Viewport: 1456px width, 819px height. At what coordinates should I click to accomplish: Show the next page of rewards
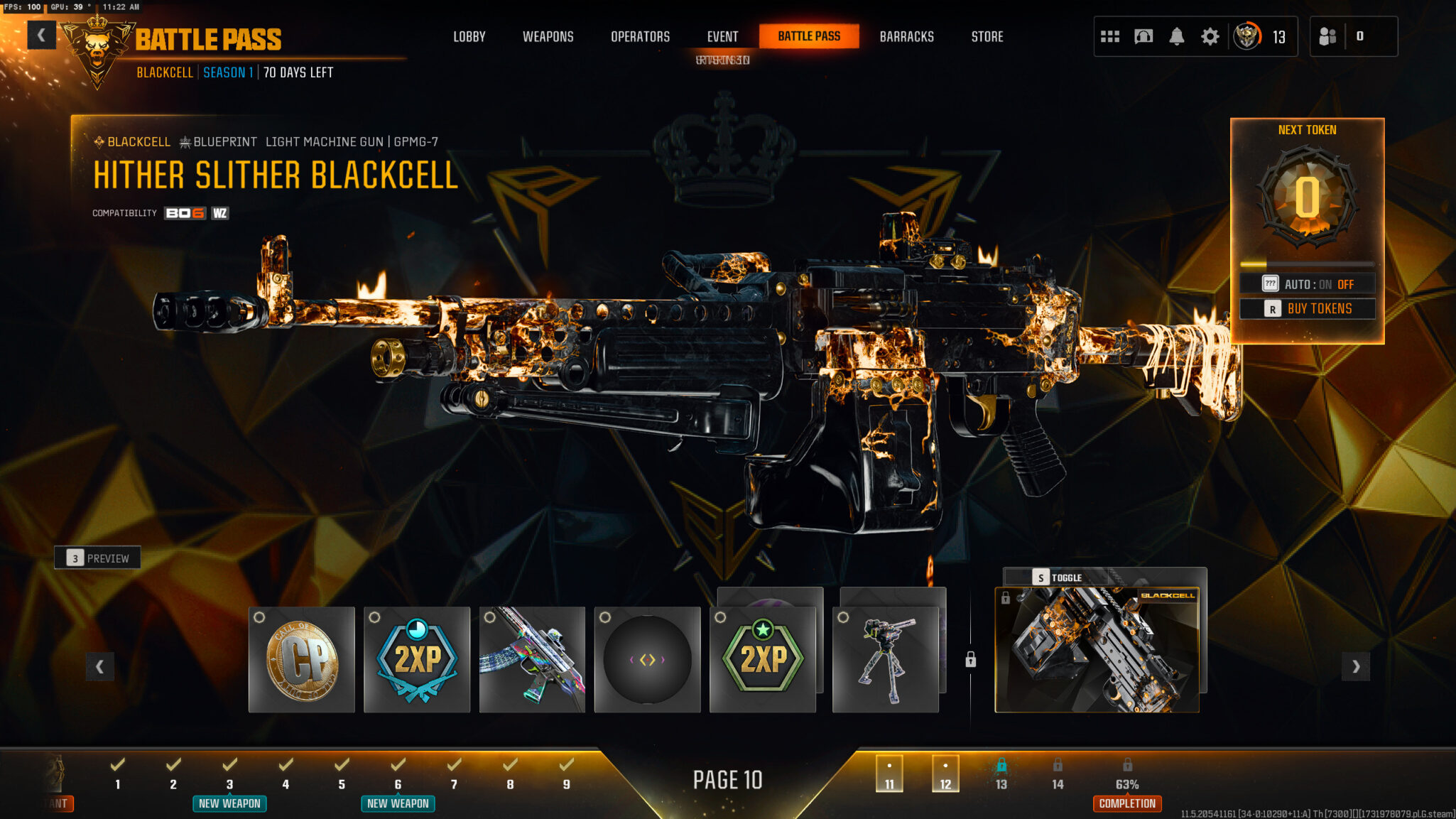[x=1355, y=666]
